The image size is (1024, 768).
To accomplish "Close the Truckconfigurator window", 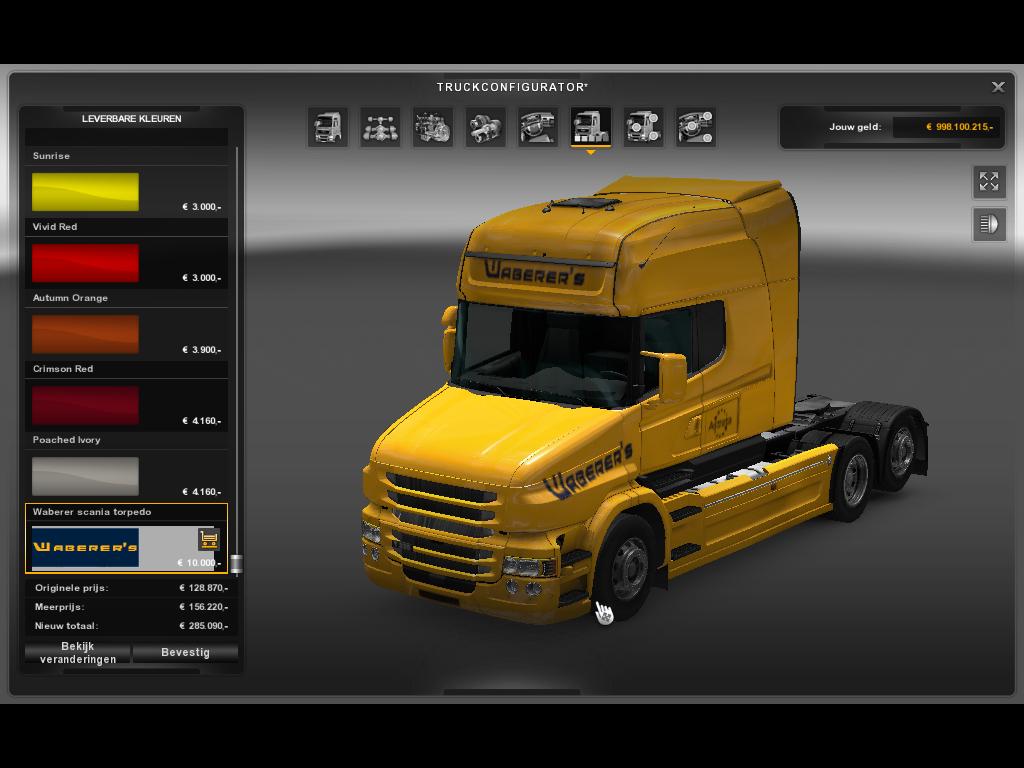I will (x=998, y=87).
